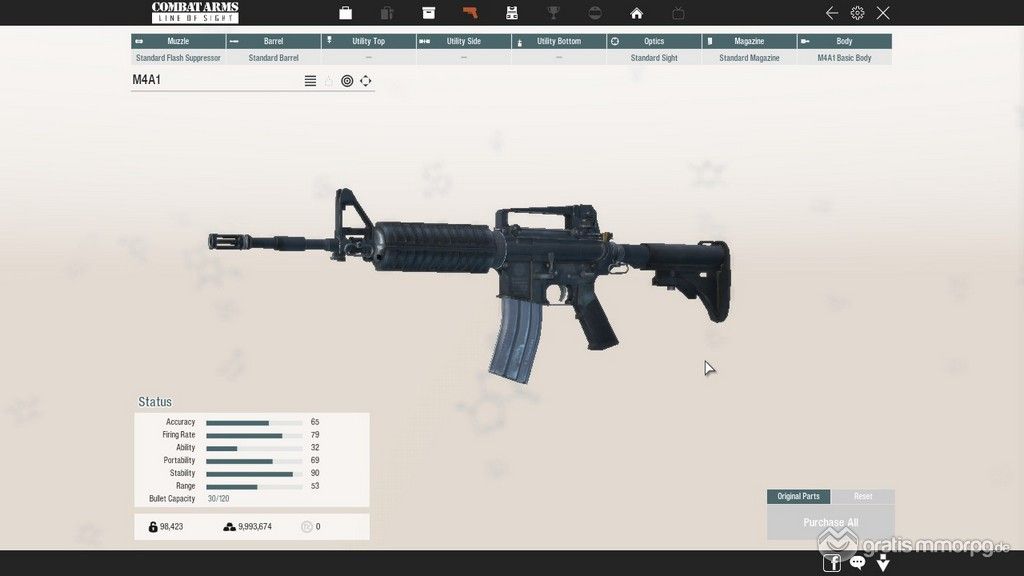Open settings via the gear icon
This screenshot has height=576, width=1024.
857,13
